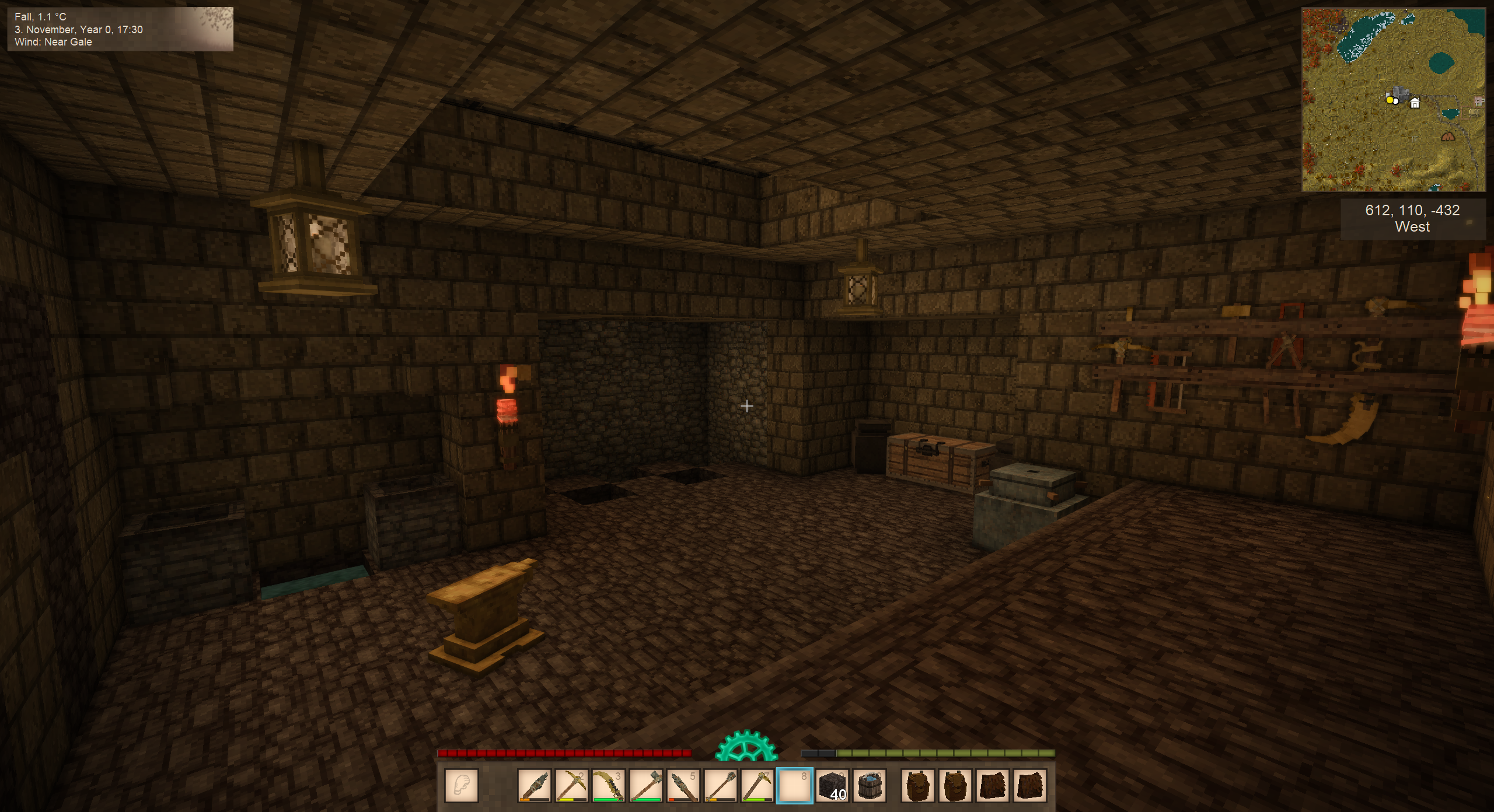The image size is (1494, 812).
Task: Click the off-hand slot with hand outline
Action: tap(462, 785)
